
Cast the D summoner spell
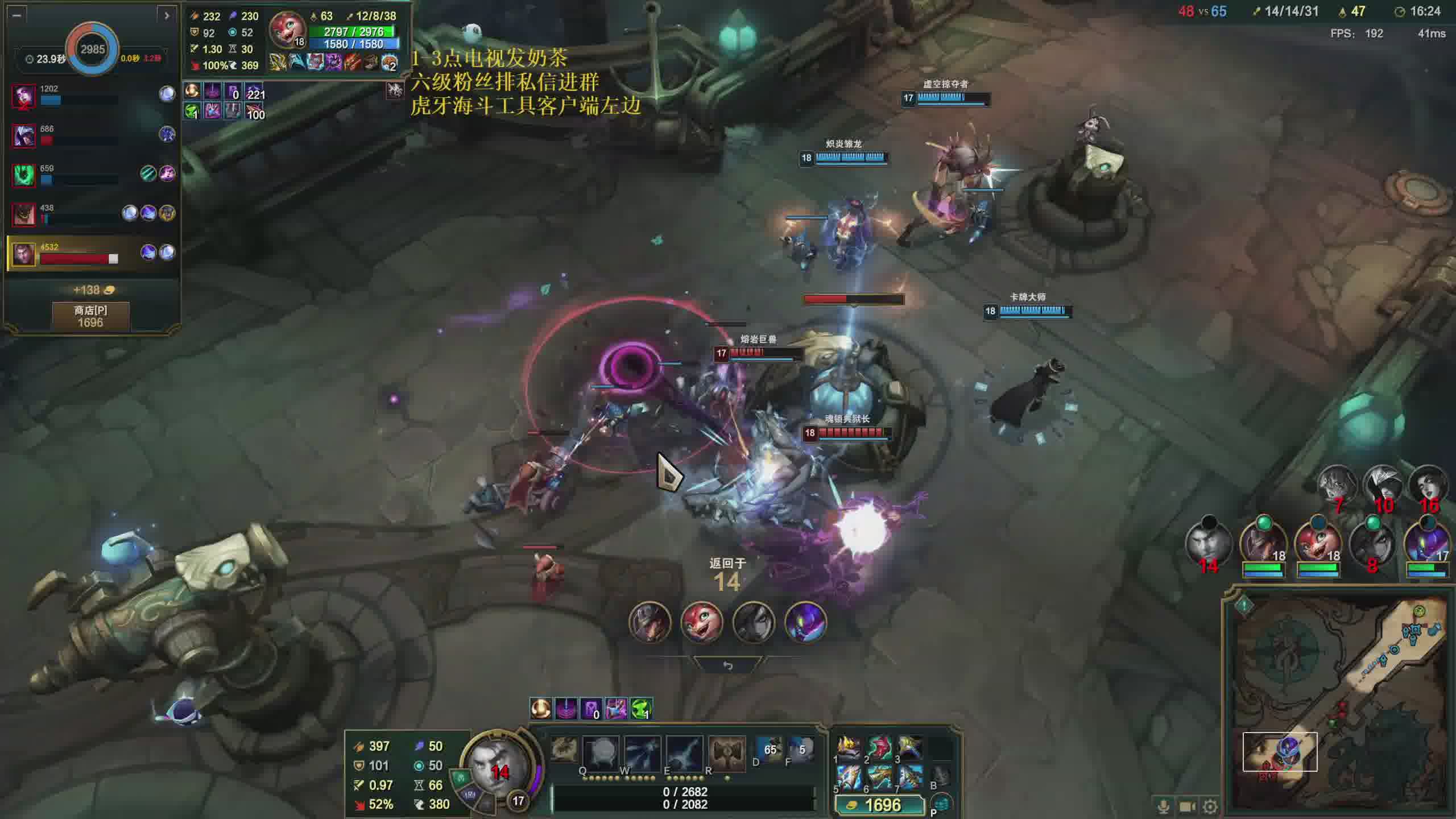[x=770, y=750]
